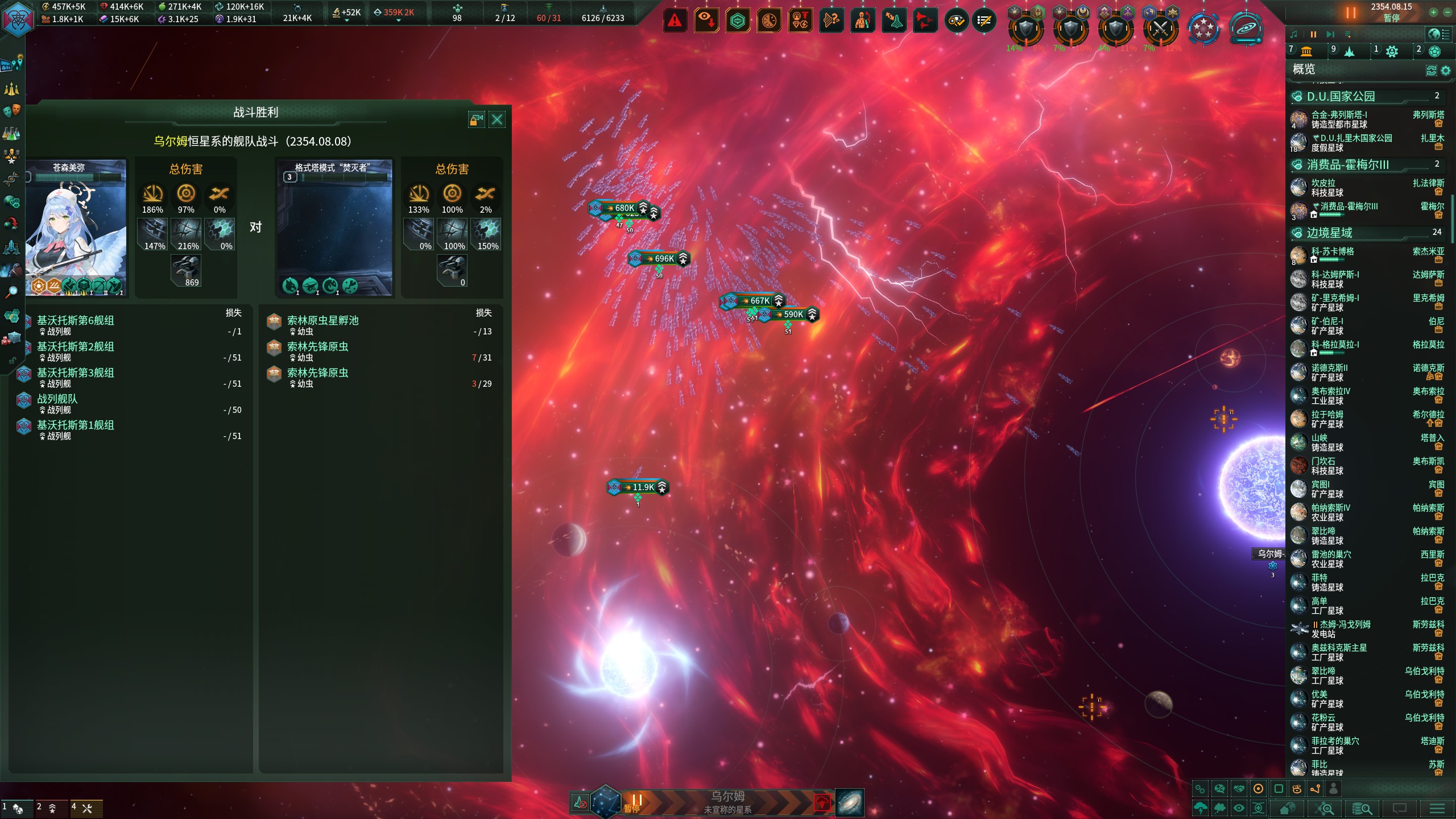Open the red warning triangle alert
This screenshot has width=1456, height=819.
(x=675, y=21)
